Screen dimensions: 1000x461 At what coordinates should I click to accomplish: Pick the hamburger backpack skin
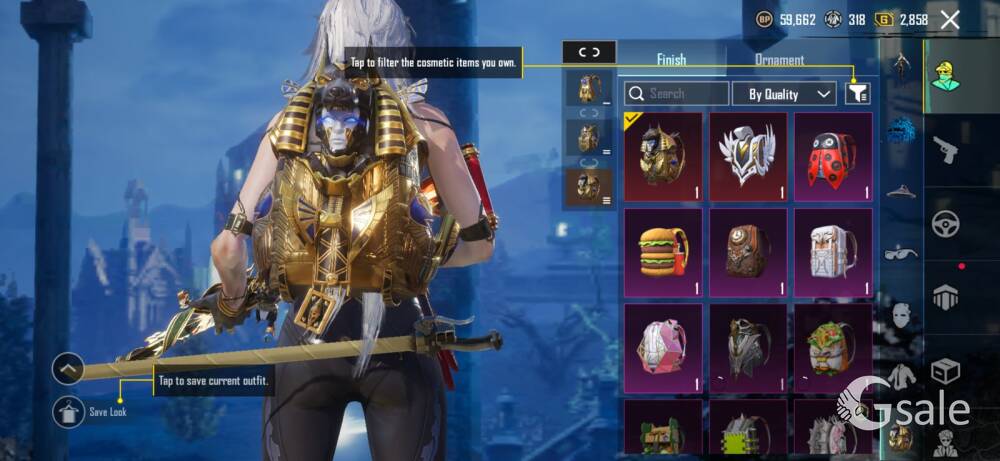[663, 252]
